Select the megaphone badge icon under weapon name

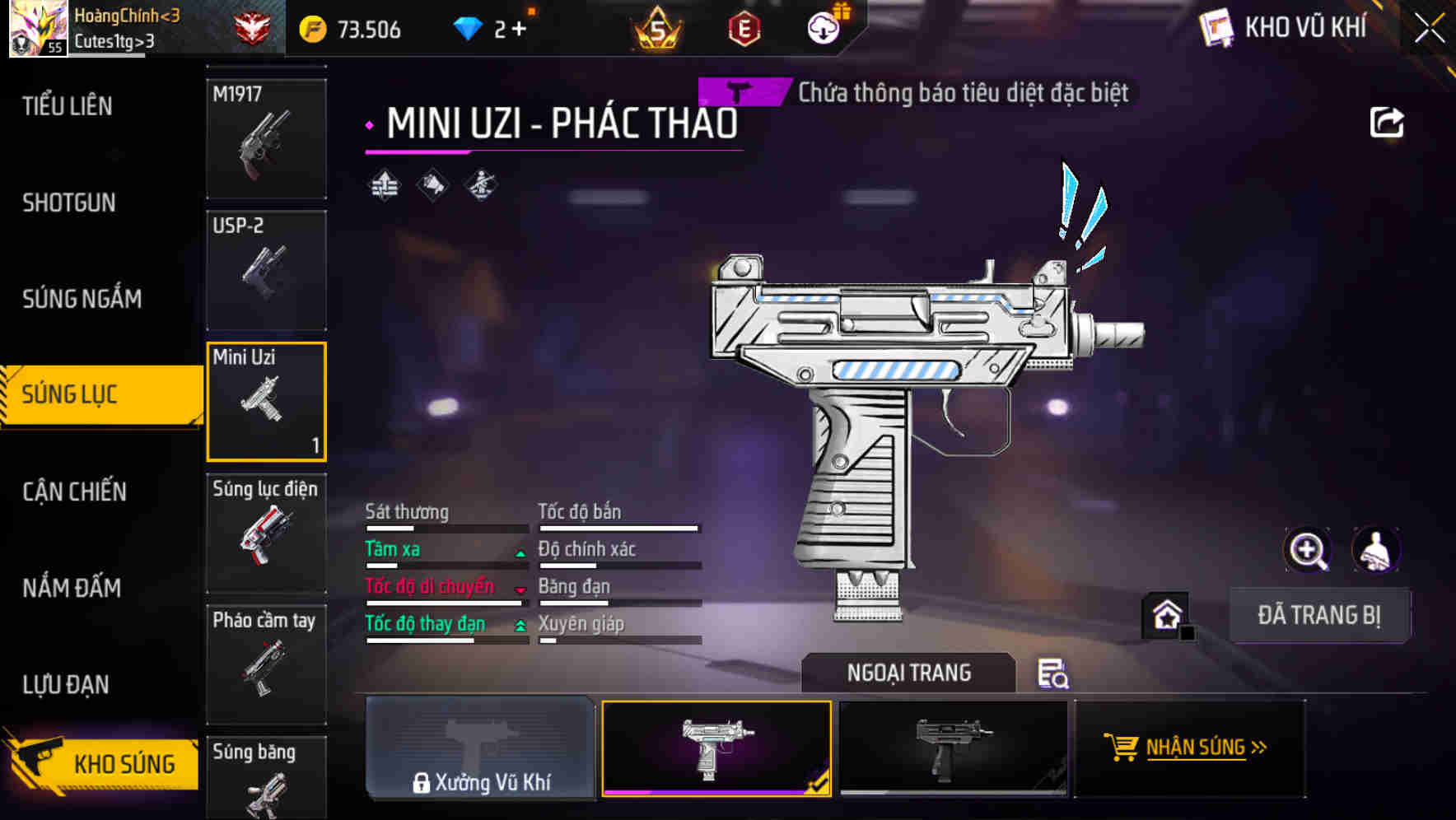coord(434,184)
